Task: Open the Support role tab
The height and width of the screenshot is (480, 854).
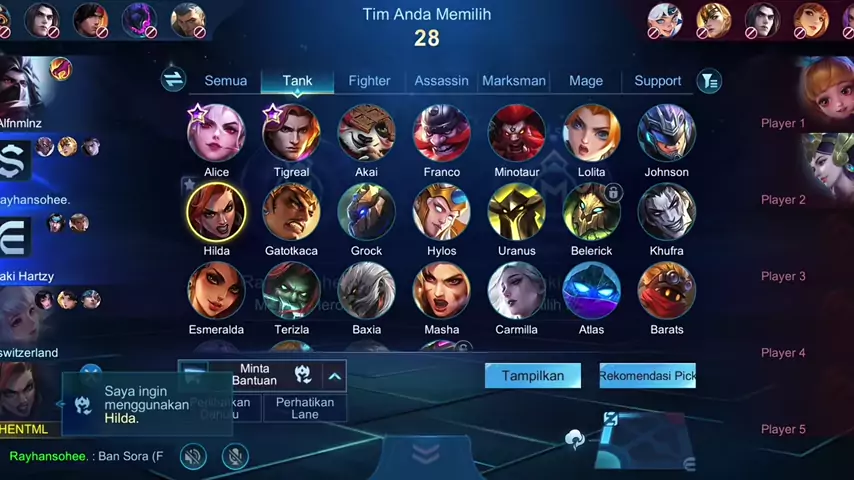Action: point(658,81)
